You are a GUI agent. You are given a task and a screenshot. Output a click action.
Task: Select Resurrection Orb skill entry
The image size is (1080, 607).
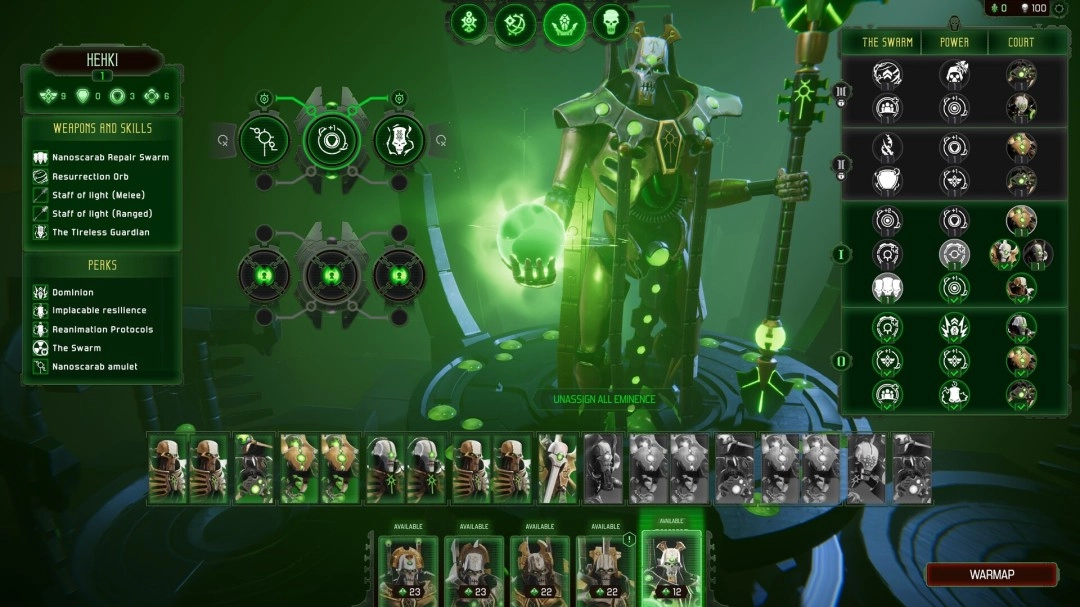(x=90, y=177)
